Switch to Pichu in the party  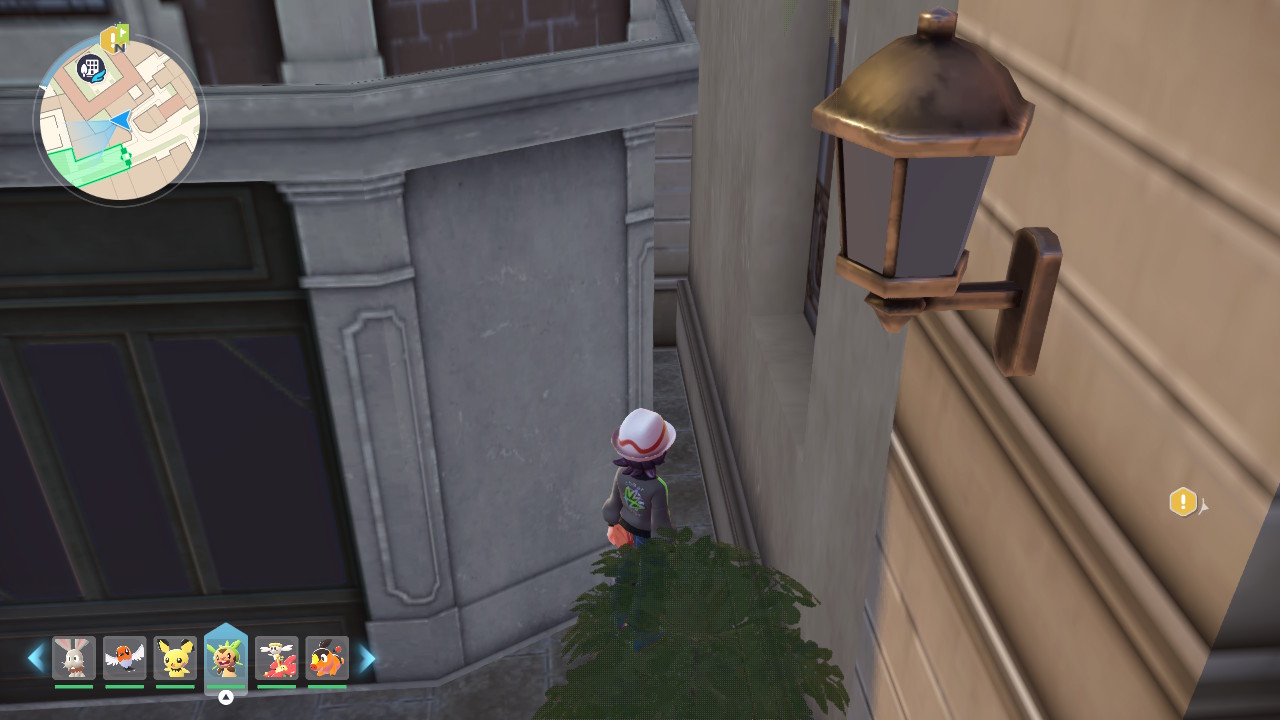point(175,658)
